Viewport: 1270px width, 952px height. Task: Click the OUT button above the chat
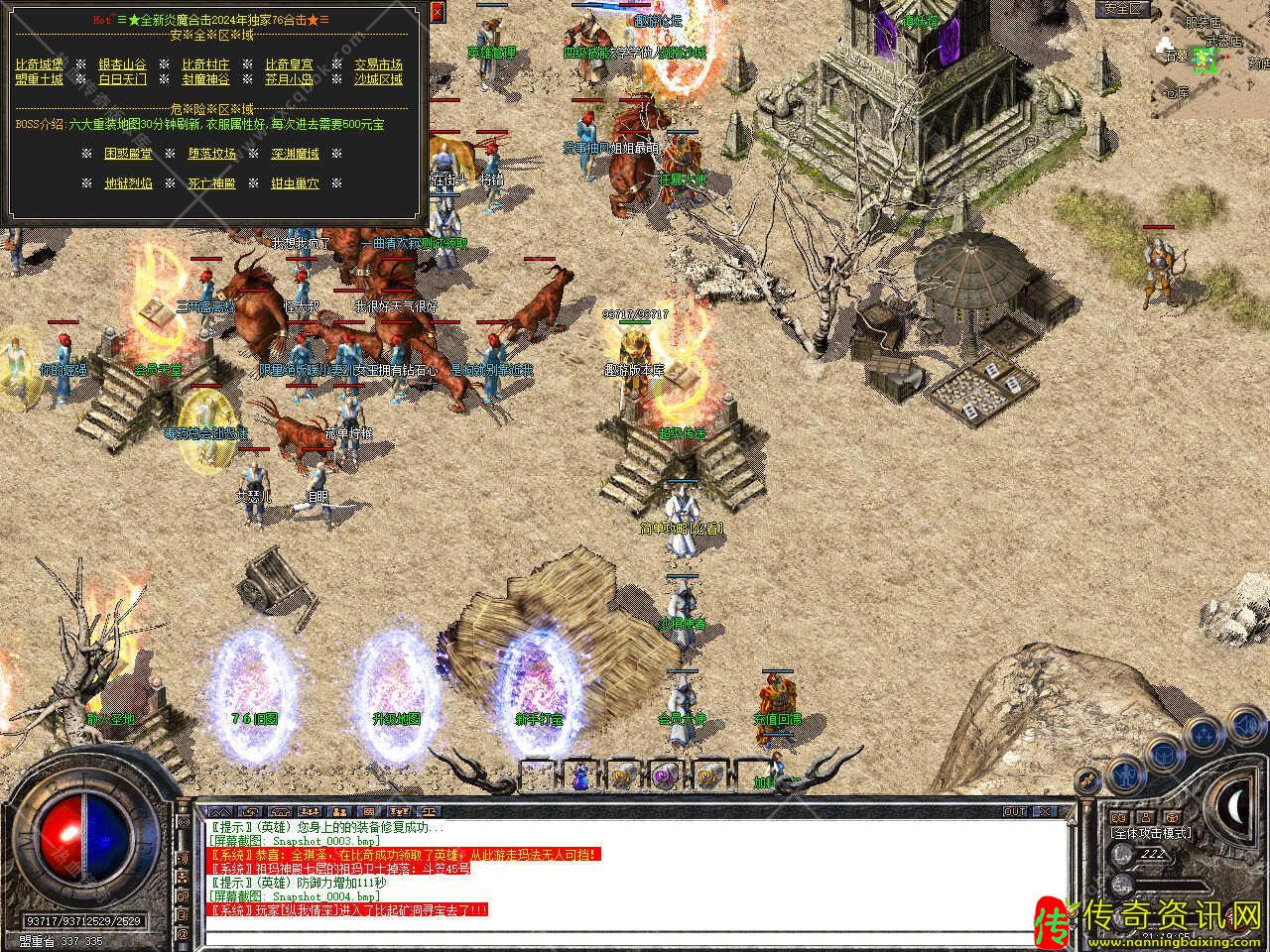pyautogui.click(x=1014, y=811)
